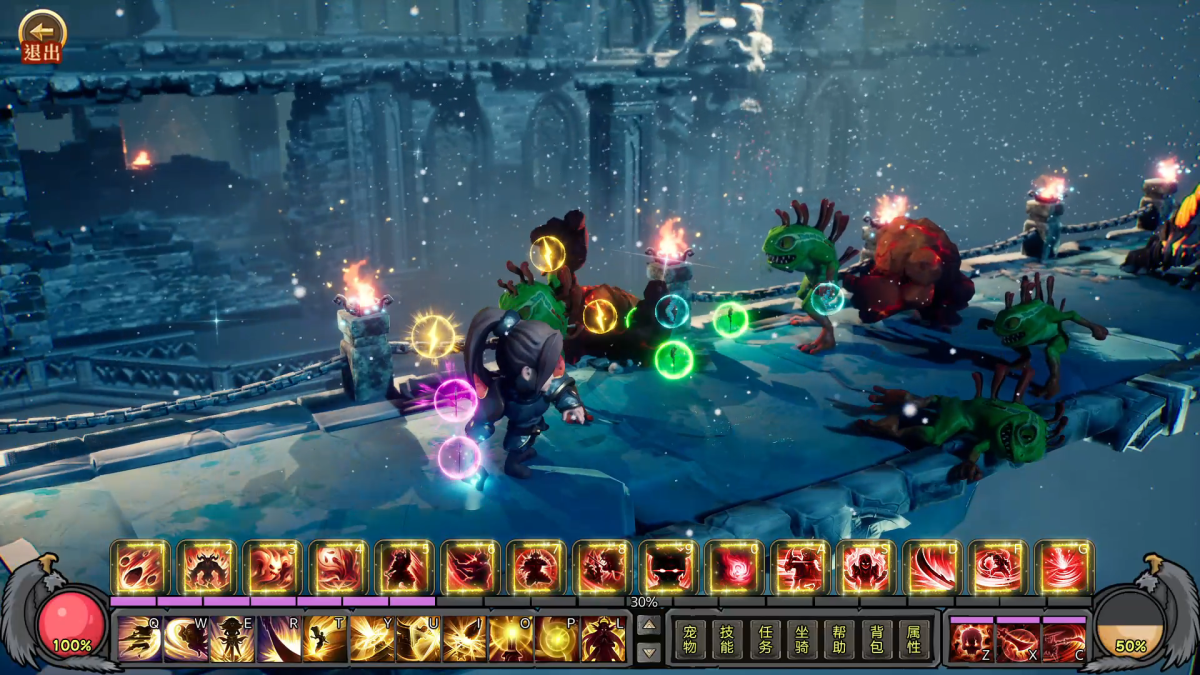The image size is (1200, 675).
Task: Activate the meteor shower skill in slot 1
Action: click(141, 568)
